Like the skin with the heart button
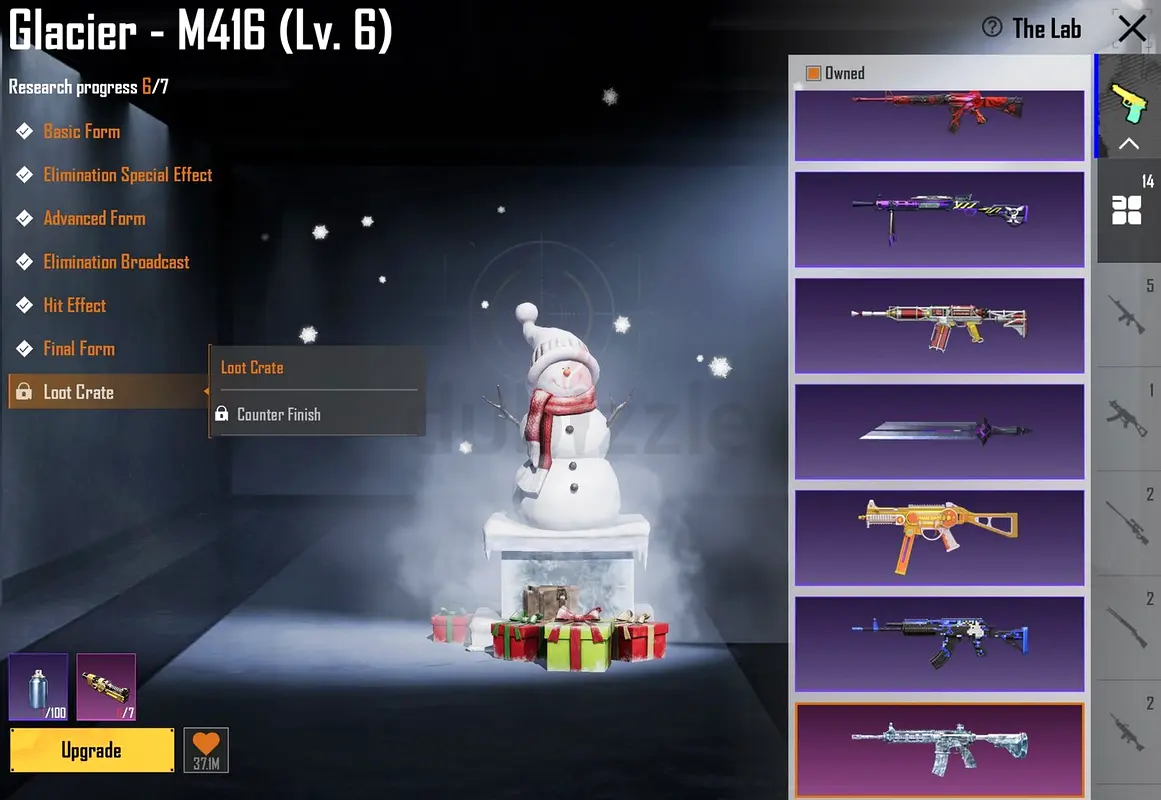Screen dimensions: 1161x800 pos(206,749)
